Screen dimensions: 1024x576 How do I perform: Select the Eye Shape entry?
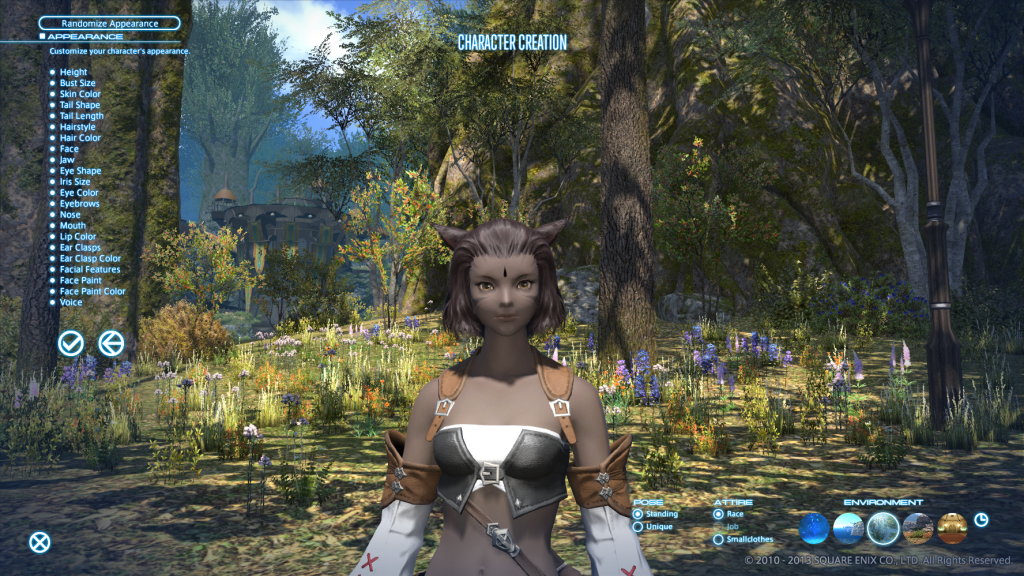point(80,171)
